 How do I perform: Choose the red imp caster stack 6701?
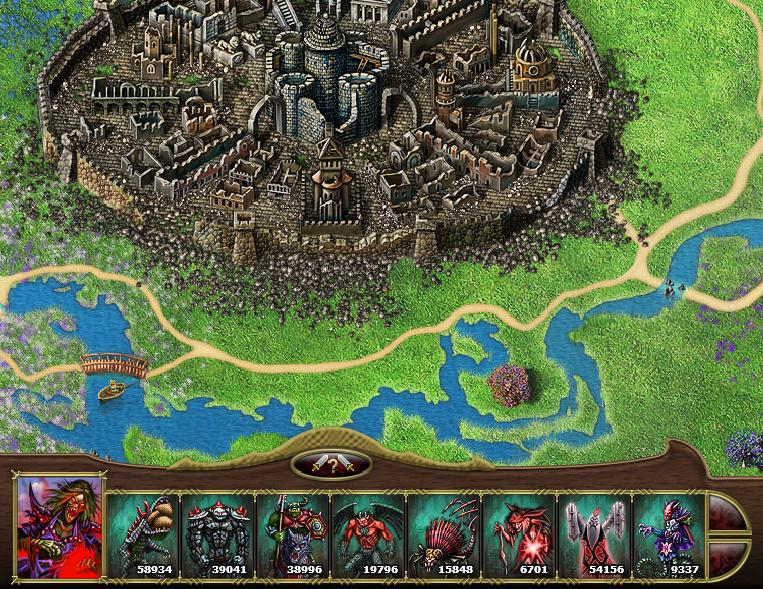pyautogui.click(x=519, y=535)
